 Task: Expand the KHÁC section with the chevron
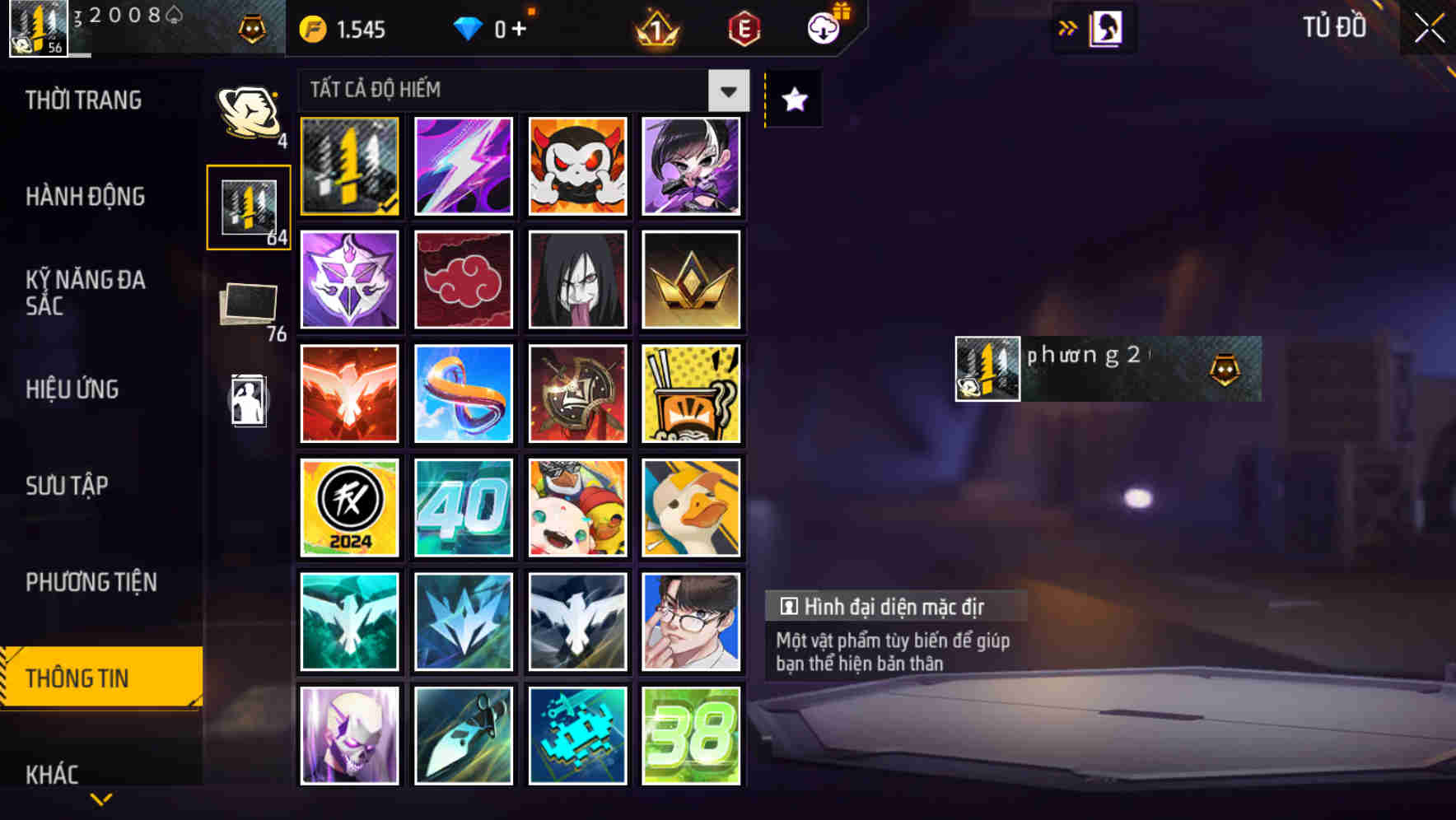pos(100,797)
